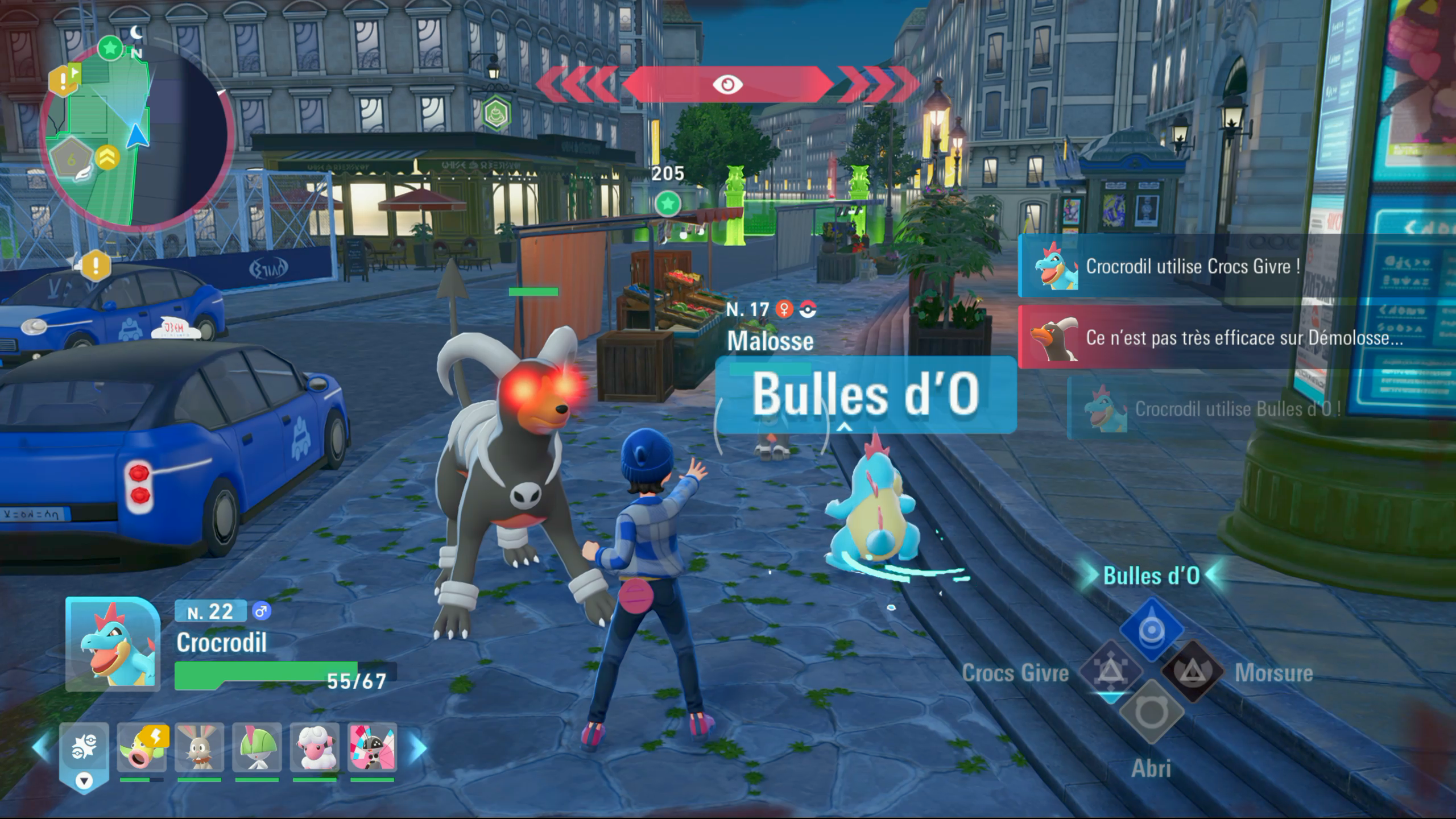This screenshot has width=1456, height=819.
Task: Open the circular minimap
Action: click(x=136, y=136)
